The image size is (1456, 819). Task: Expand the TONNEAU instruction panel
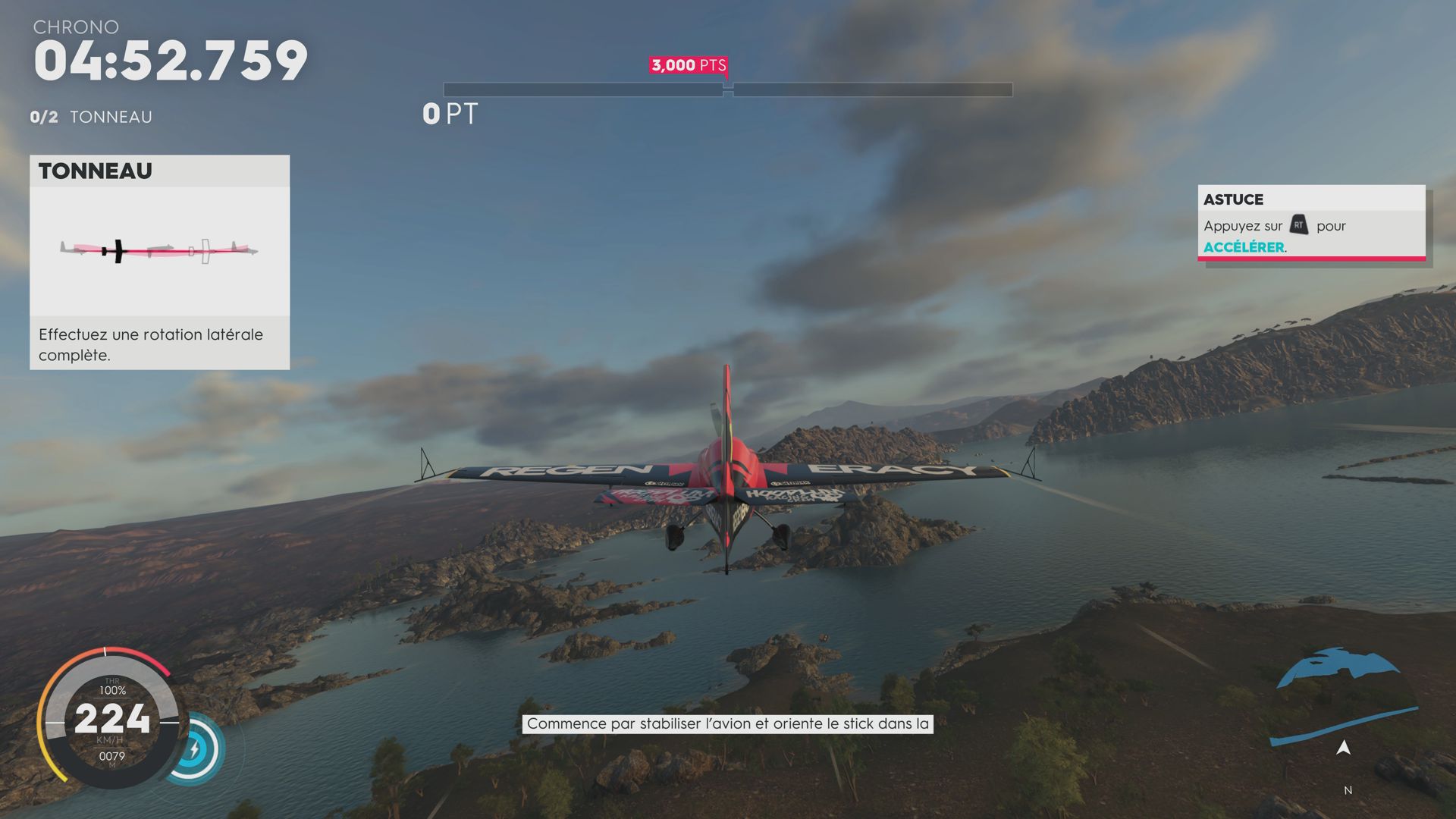pos(159,262)
